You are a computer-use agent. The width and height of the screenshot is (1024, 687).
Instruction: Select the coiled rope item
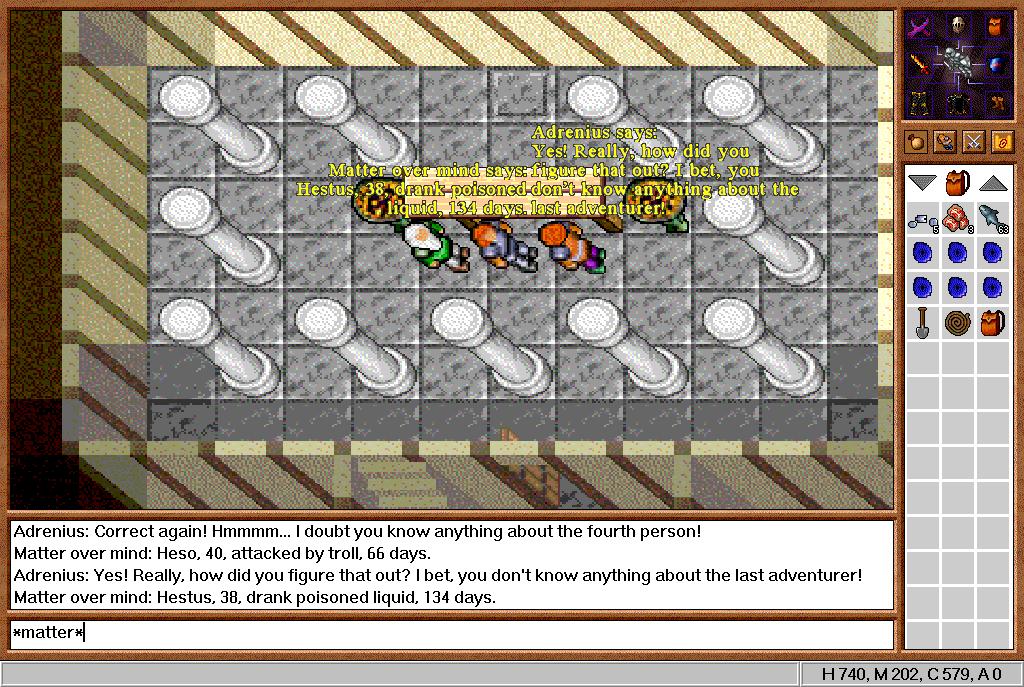click(x=957, y=322)
